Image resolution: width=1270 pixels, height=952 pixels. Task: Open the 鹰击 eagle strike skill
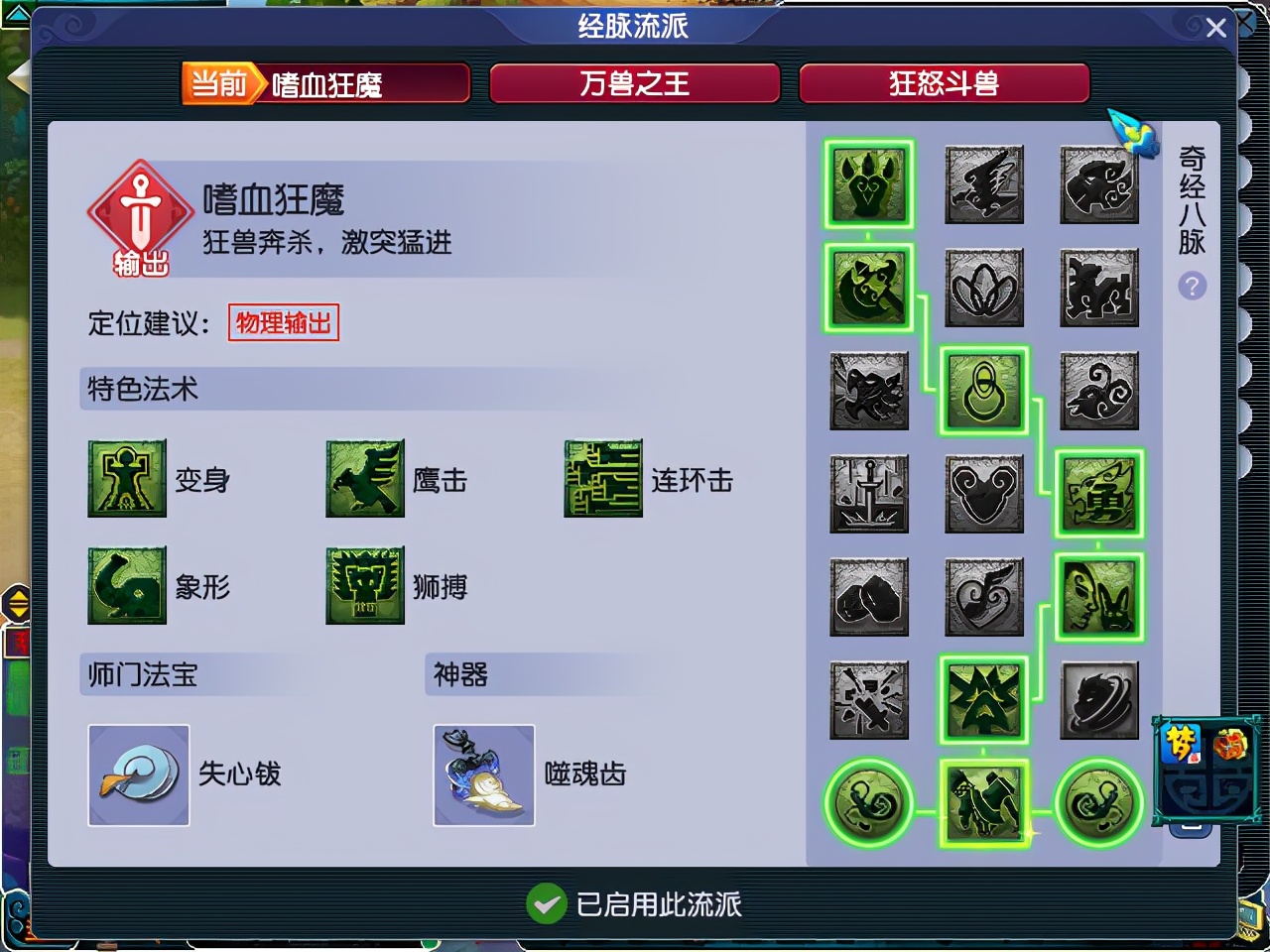365,479
